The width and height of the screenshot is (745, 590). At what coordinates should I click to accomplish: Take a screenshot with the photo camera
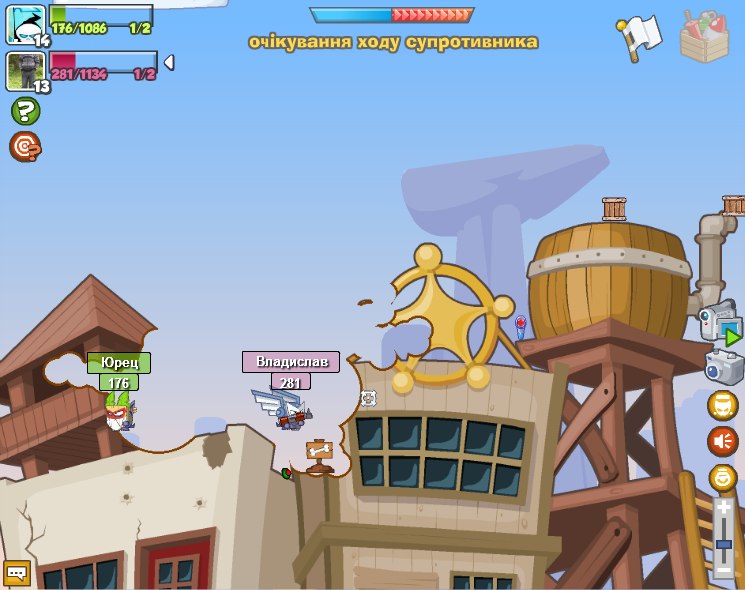pyautogui.click(x=723, y=367)
